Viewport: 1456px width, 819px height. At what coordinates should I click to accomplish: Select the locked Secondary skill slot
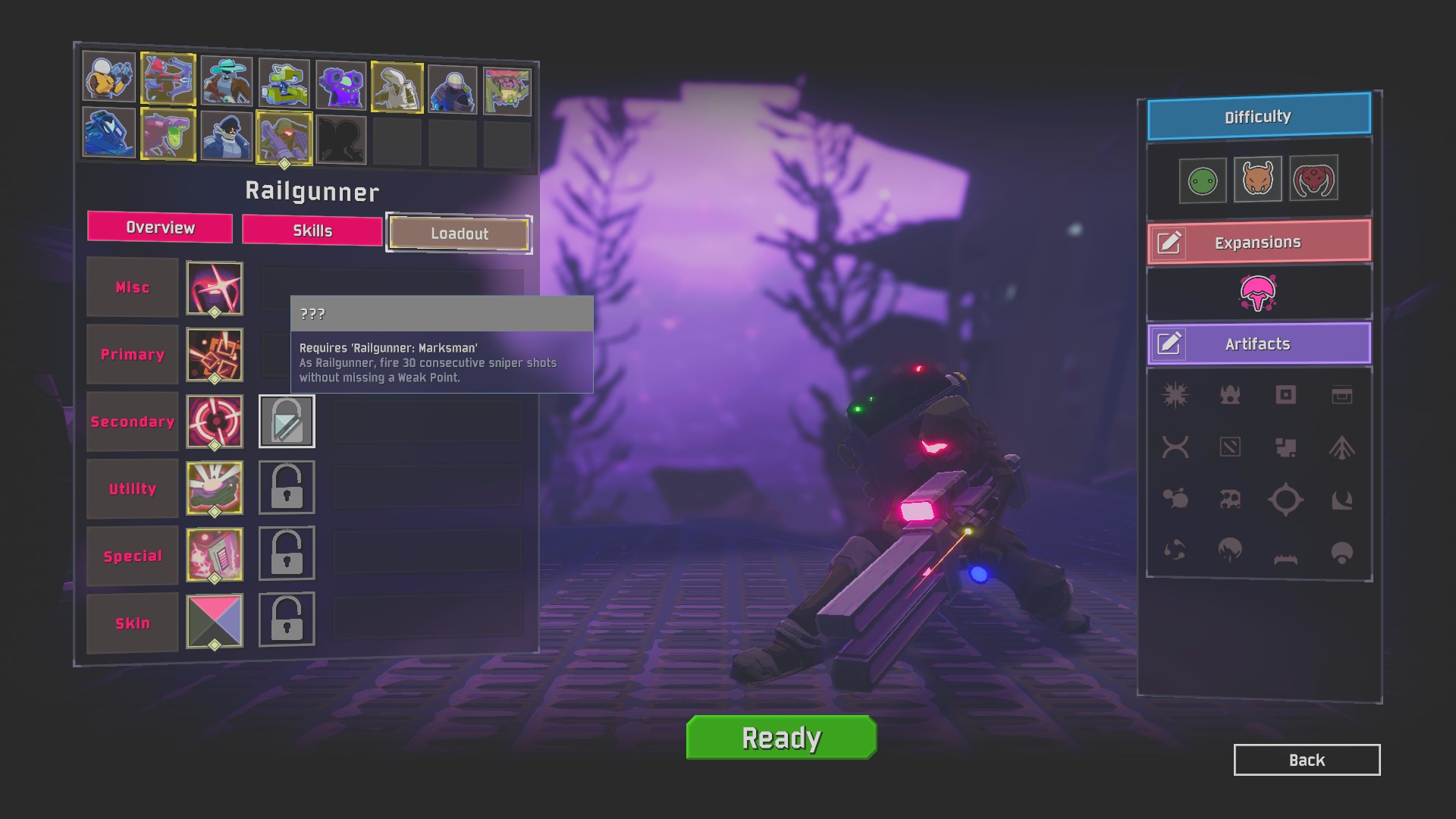click(287, 422)
